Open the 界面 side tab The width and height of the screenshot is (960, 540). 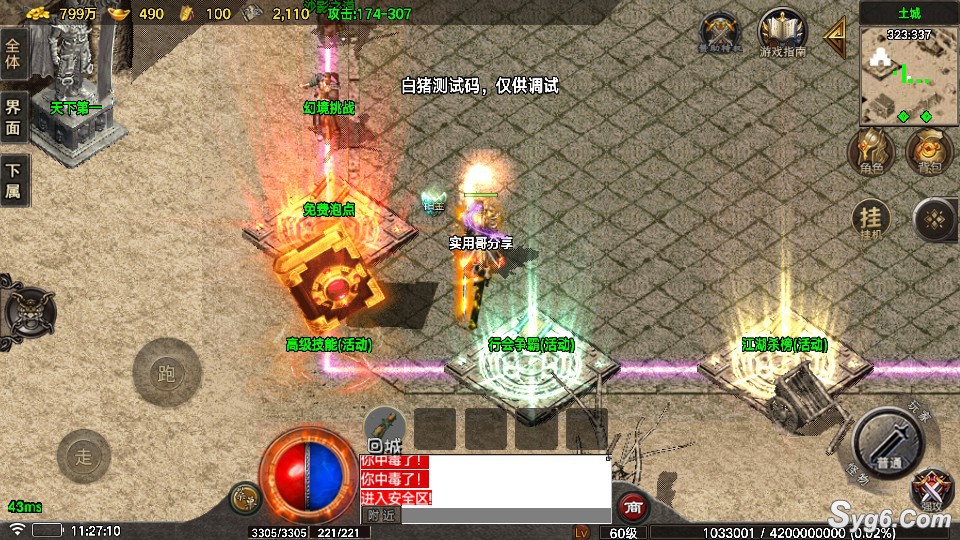coord(13,118)
